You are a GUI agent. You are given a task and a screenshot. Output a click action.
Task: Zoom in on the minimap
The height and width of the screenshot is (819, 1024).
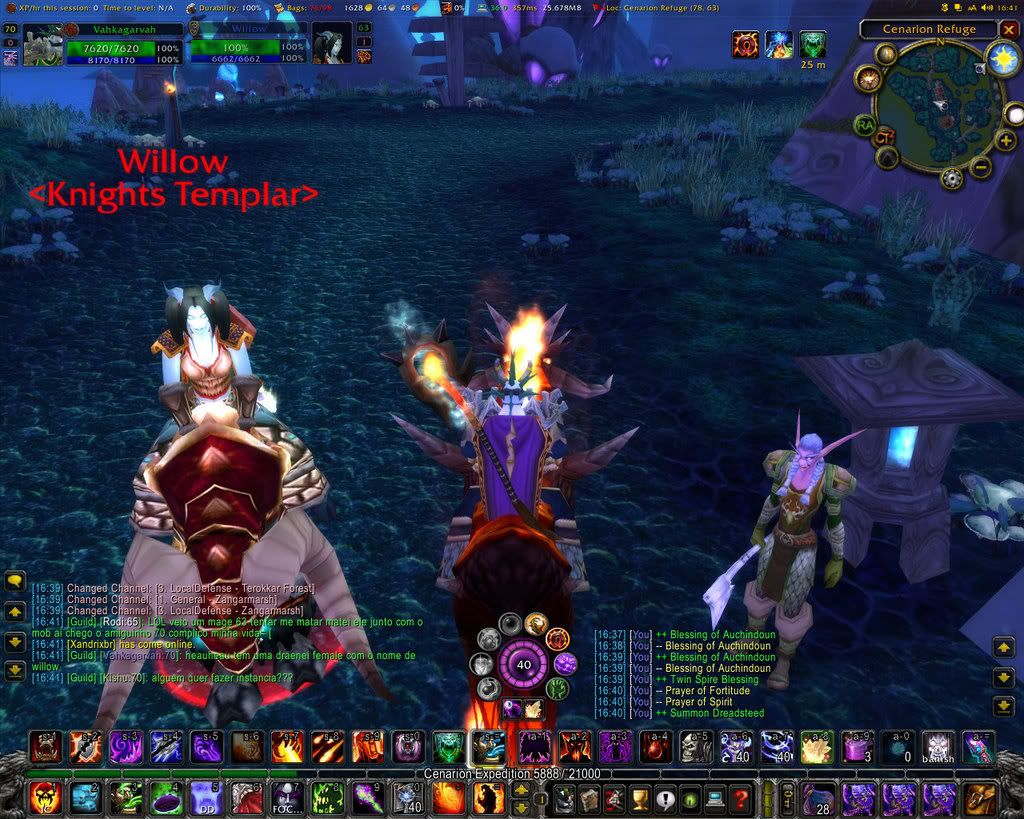pyautogui.click(x=1005, y=141)
